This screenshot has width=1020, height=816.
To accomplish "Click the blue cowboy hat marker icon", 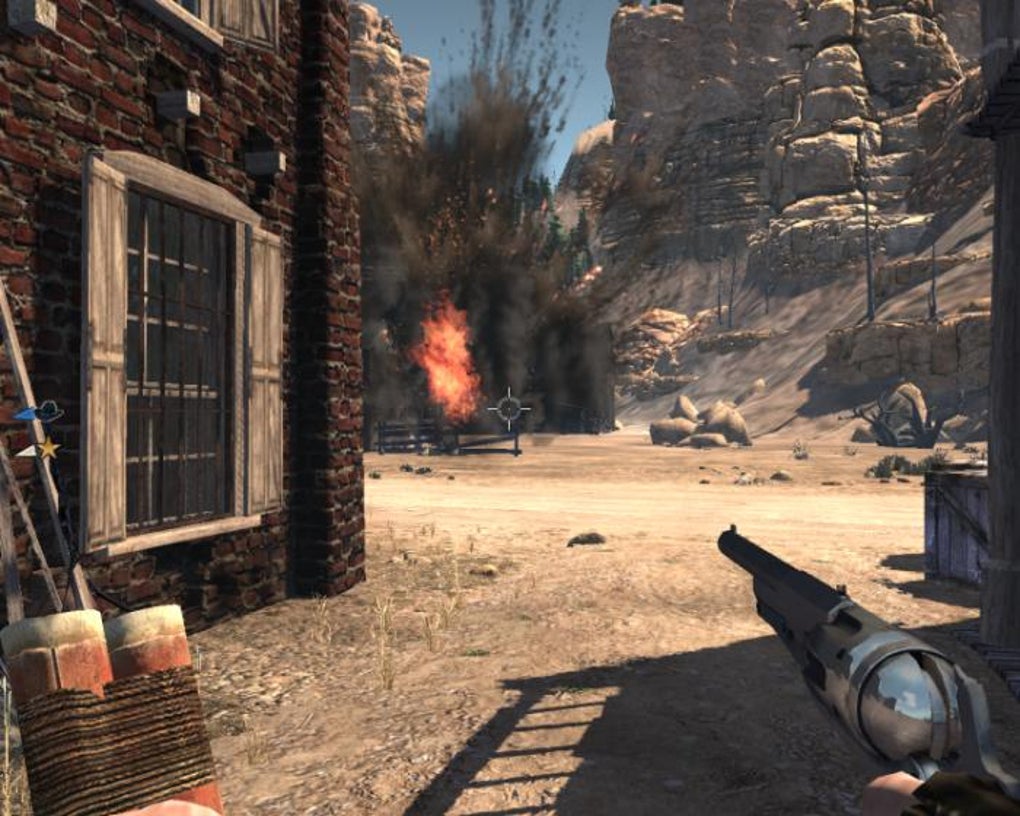I will (x=47, y=411).
